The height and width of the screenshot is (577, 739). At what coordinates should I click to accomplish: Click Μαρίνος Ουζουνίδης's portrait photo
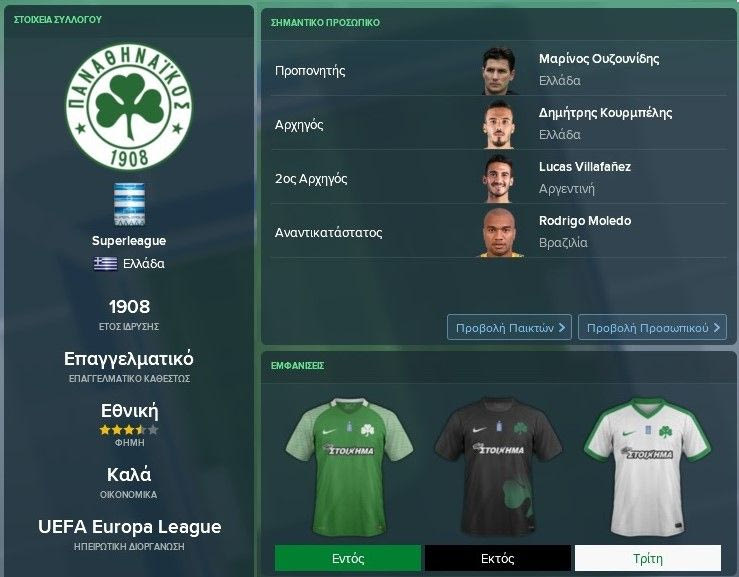(498, 69)
